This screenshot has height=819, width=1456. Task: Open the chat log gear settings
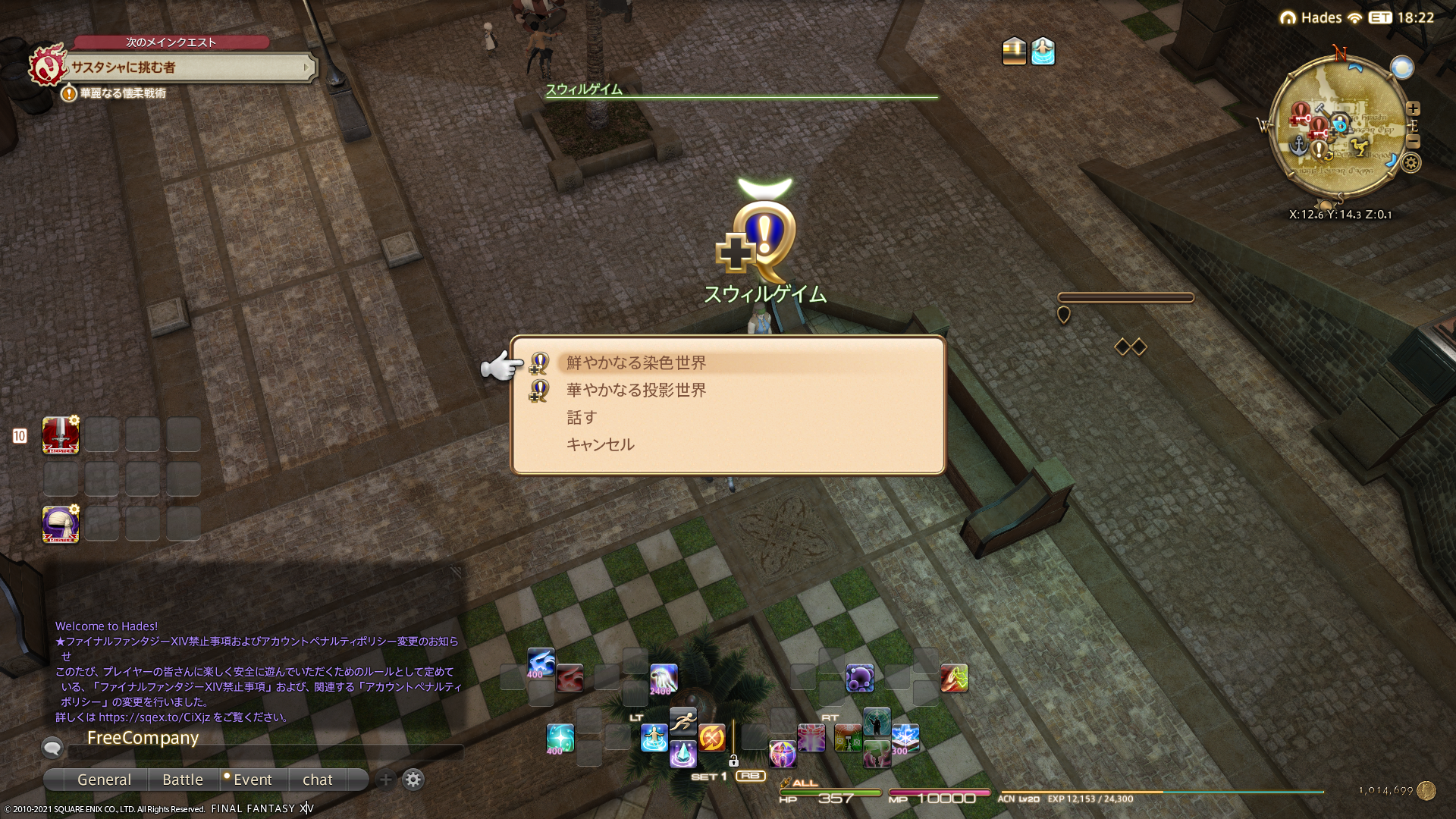(413, 780)
